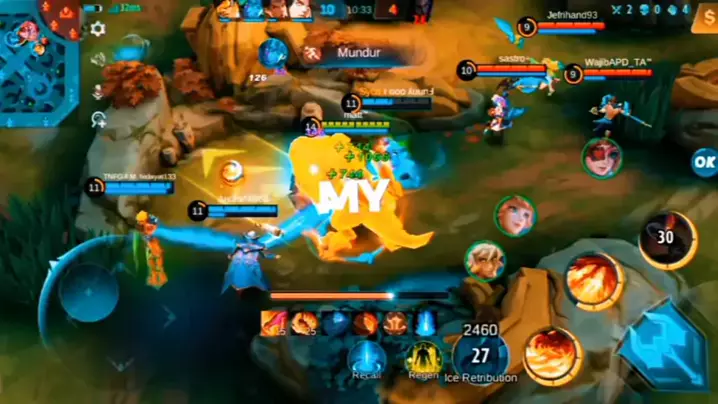Viewport: 718px width, 404px height.
Task: Target the white-haired enemy hero portrait
Action: coord(484,260)
